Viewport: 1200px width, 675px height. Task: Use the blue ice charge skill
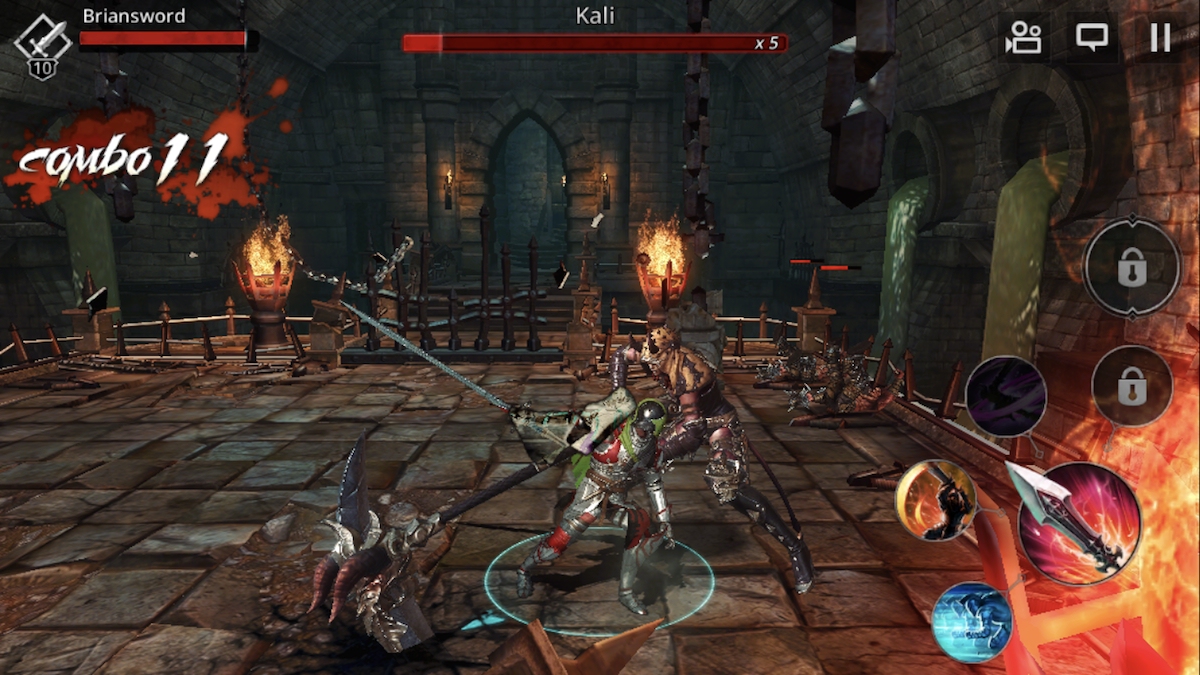pyautogui.click(x=972, y=622)
